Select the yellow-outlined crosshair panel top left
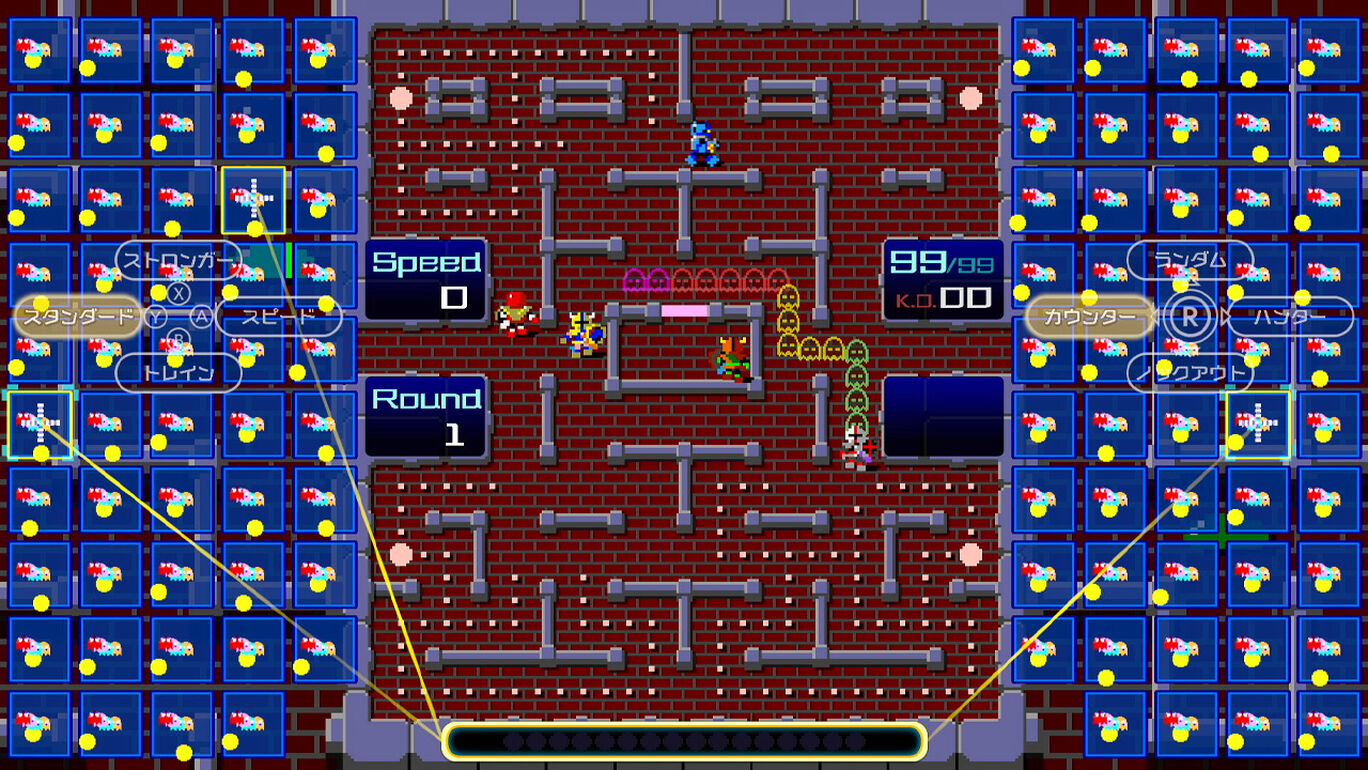The height and width of the screenshot is (770, 1368). 255,199
